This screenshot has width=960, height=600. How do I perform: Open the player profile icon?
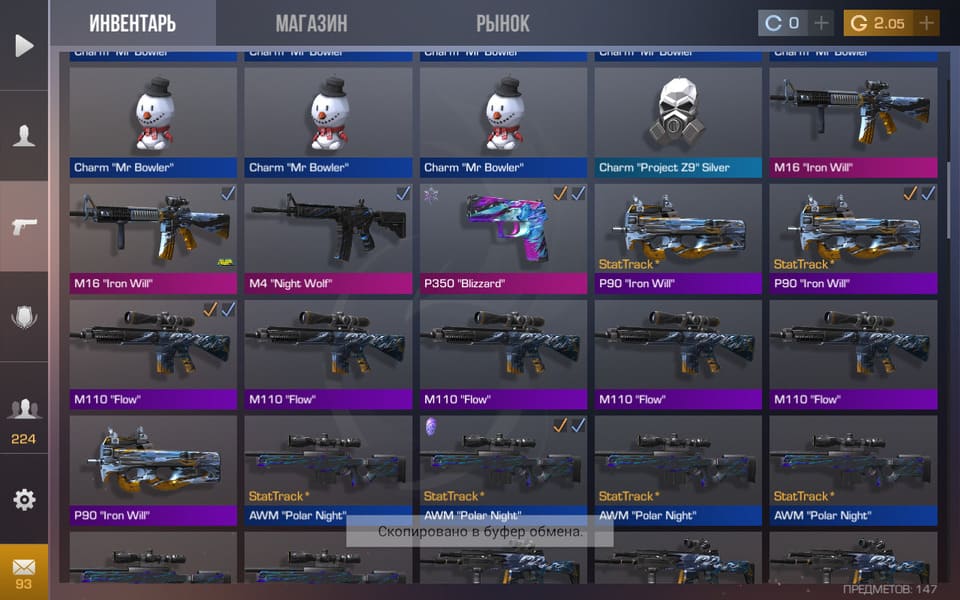[x=24, y=136]
